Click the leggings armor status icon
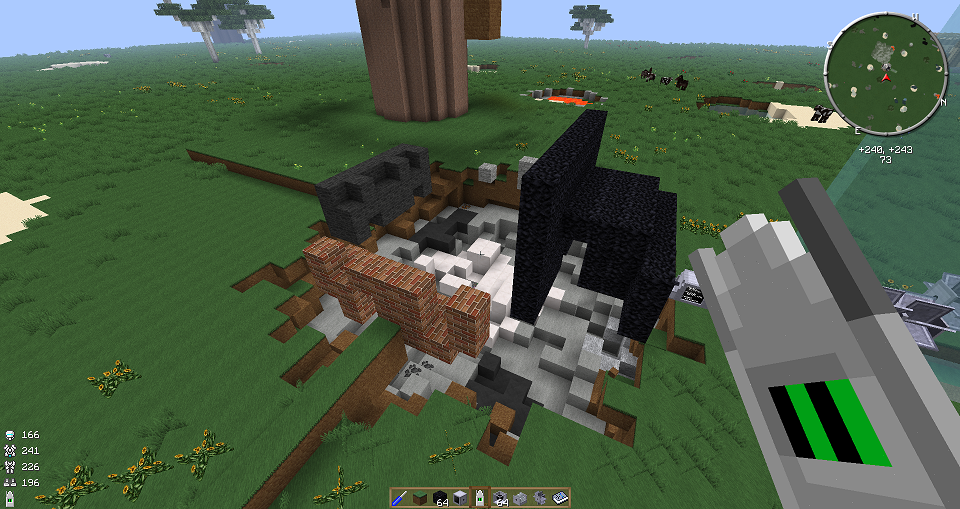 click(x=10, y=467)
